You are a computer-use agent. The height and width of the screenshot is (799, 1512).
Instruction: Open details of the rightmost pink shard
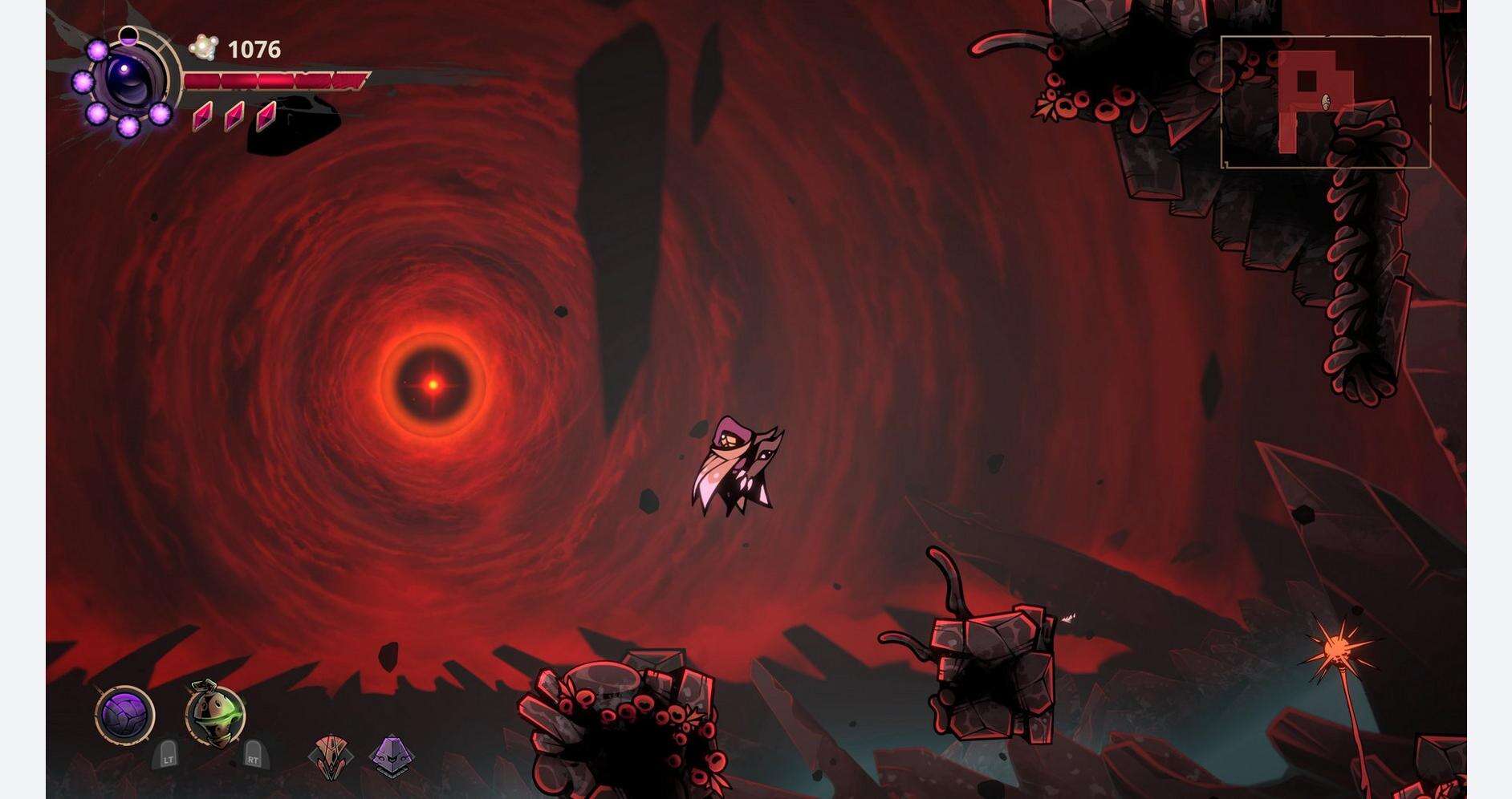tap(266, 119)
